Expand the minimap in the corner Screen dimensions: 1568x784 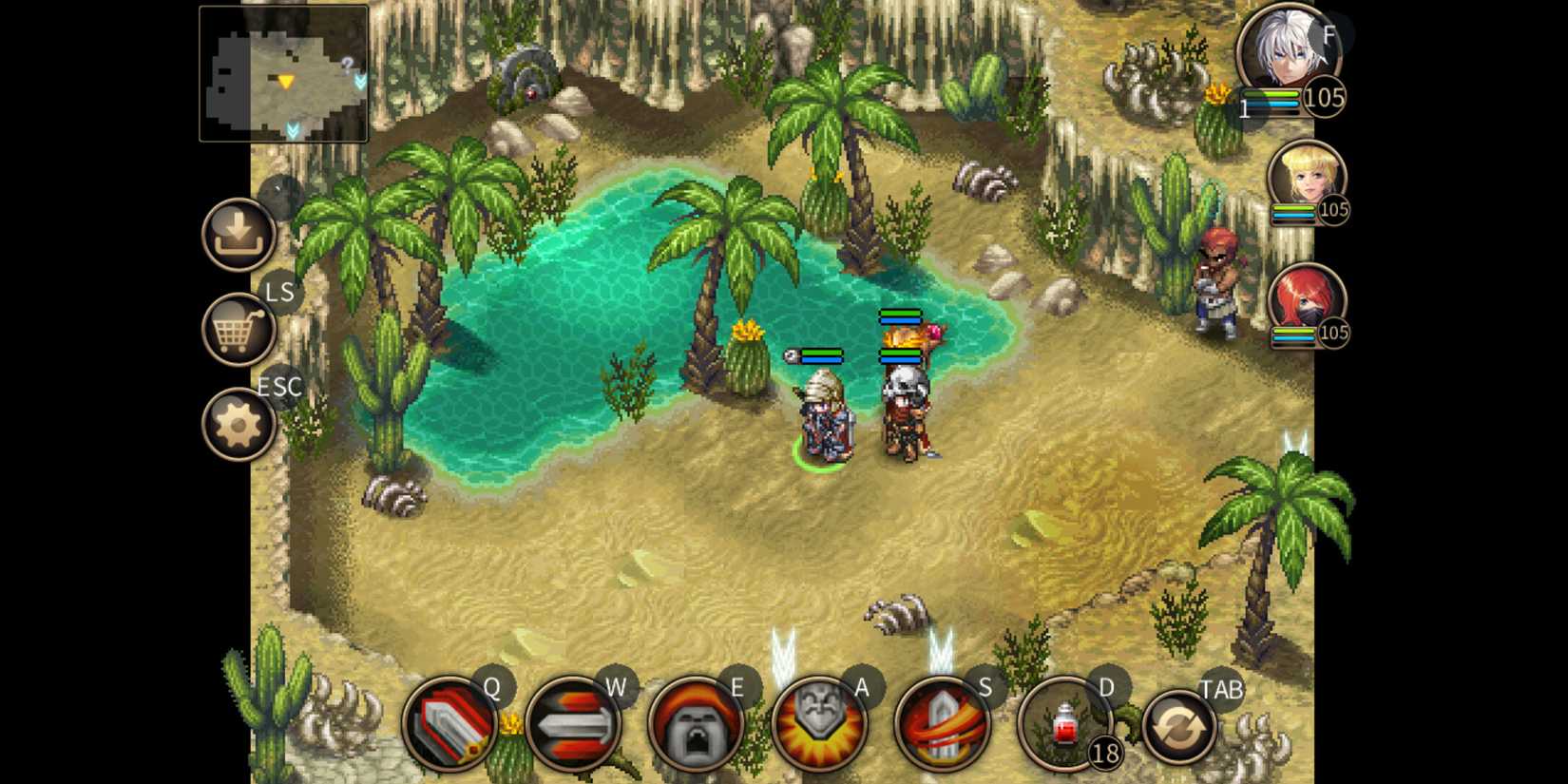(x=283, y=74)
